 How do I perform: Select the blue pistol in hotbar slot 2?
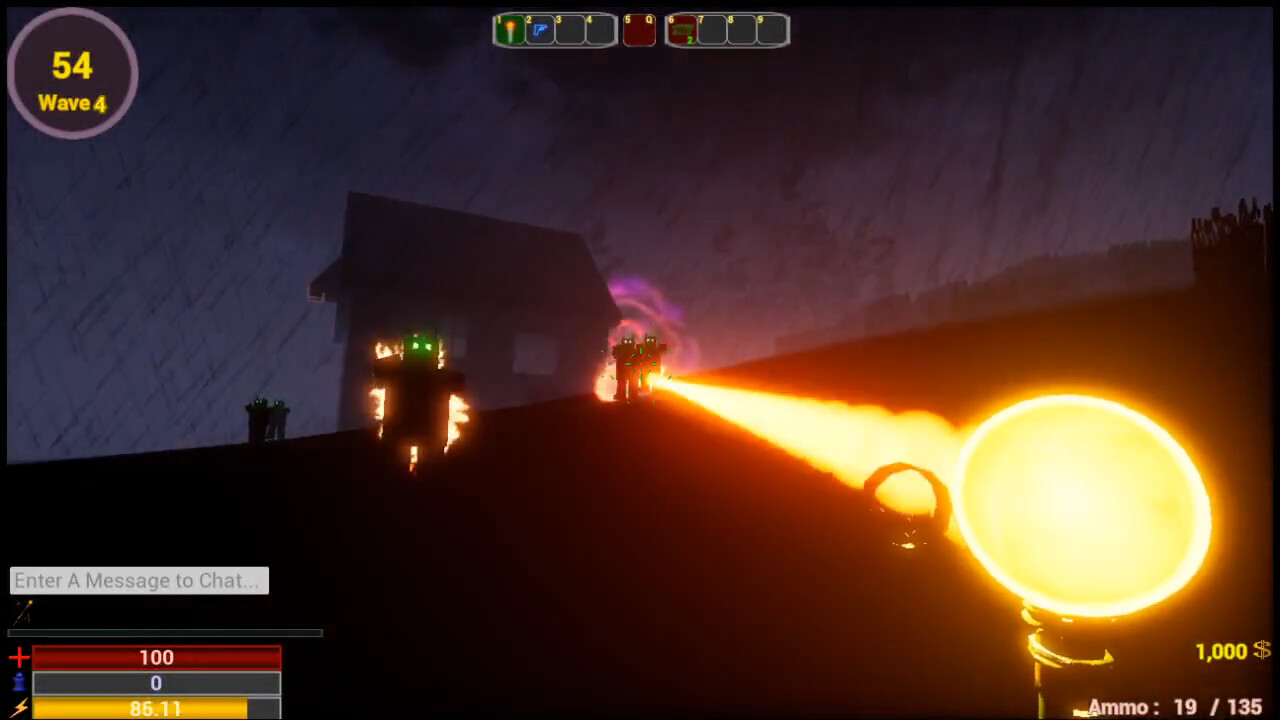539,30
